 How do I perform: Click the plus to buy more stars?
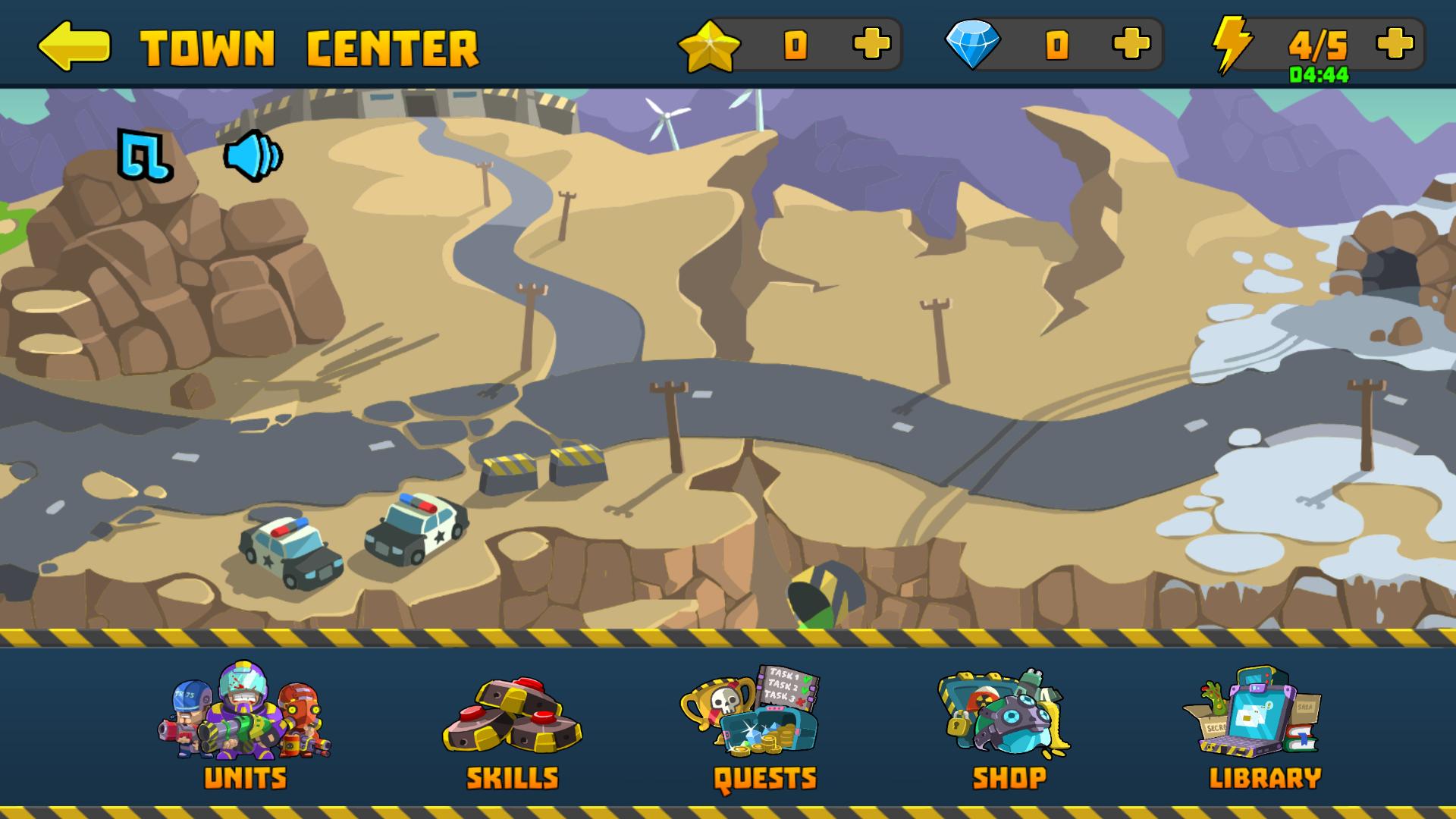(x=874, y=45)
